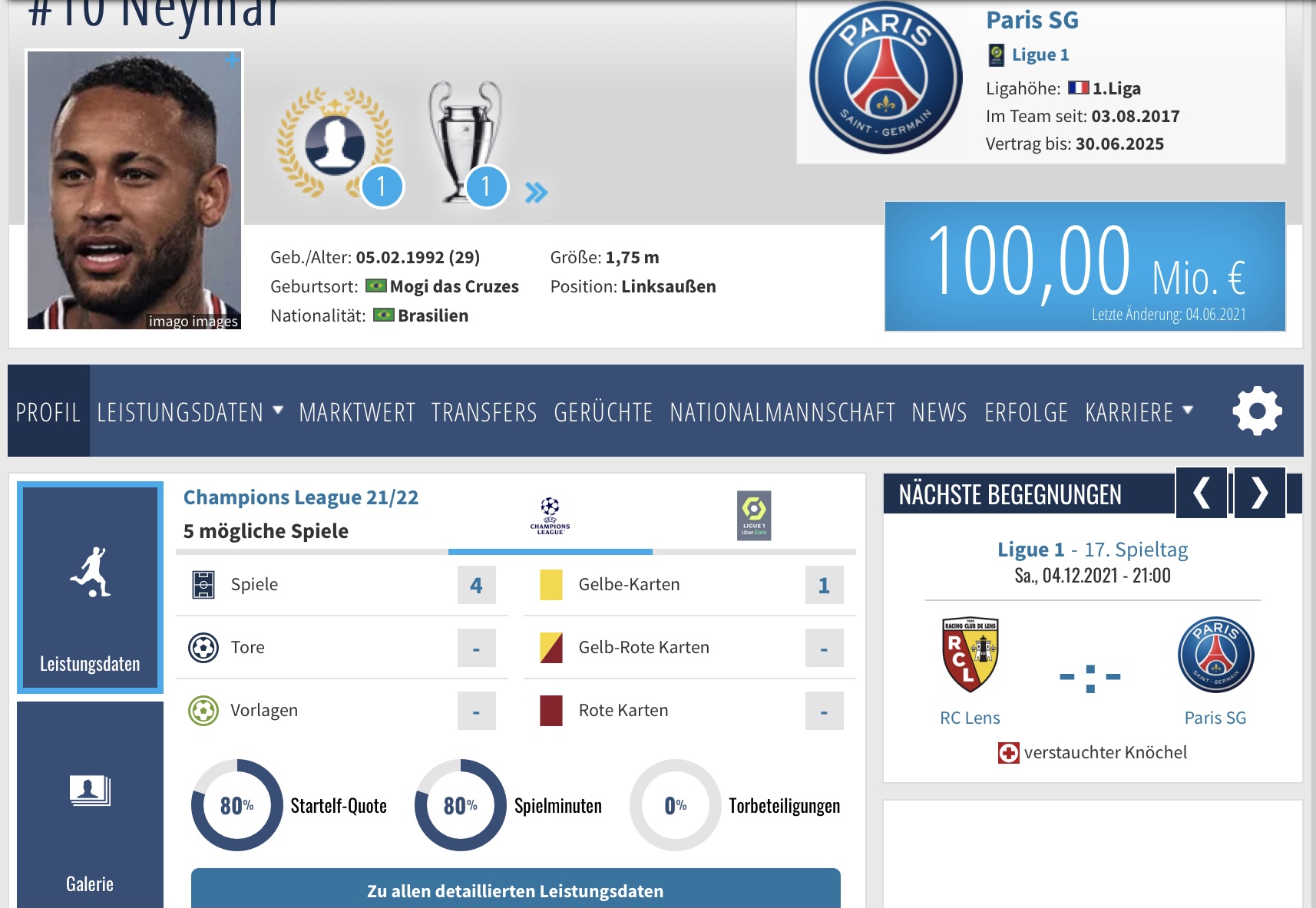The width and height of the screenshot is (1316, 908).
Task: Switch to the Marktwert tab
Action: 357,412
